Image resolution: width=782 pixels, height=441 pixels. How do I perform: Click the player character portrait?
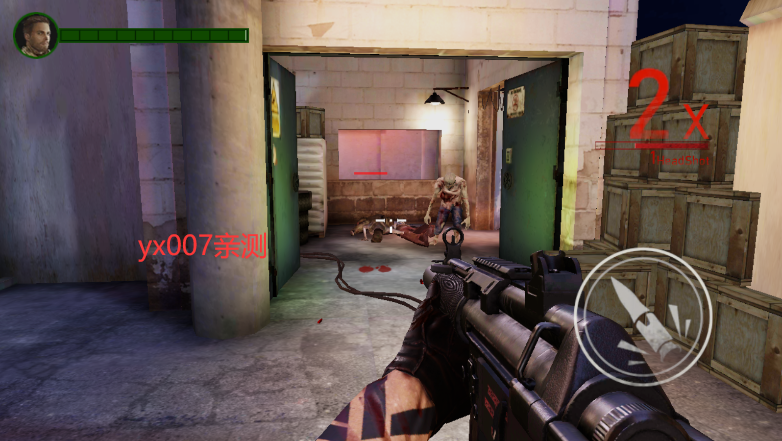tap(35, 35)
